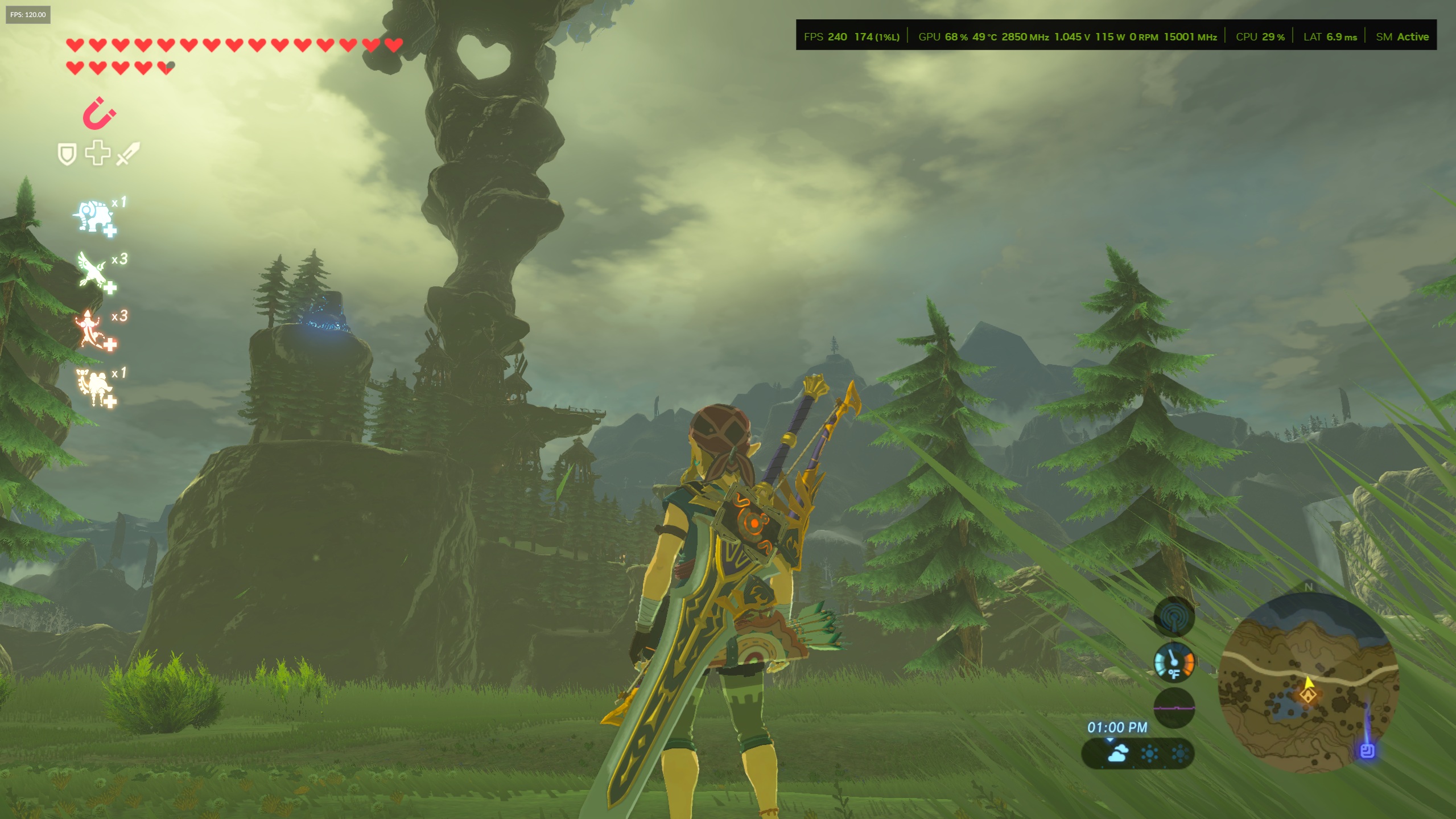Image resolution: width=1456 pixels, height=819 pixels.
Task: Activate Daruk's Protection lizard ability icon
Action: tap(92, 329)
